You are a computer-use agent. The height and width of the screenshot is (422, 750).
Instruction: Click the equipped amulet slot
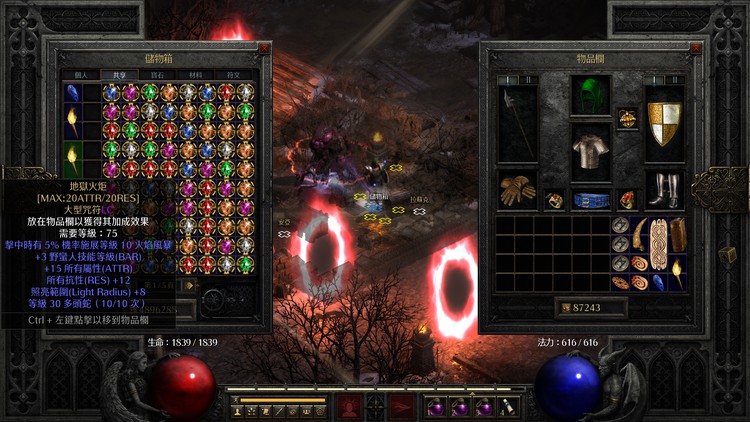click(x=627, y=118)
